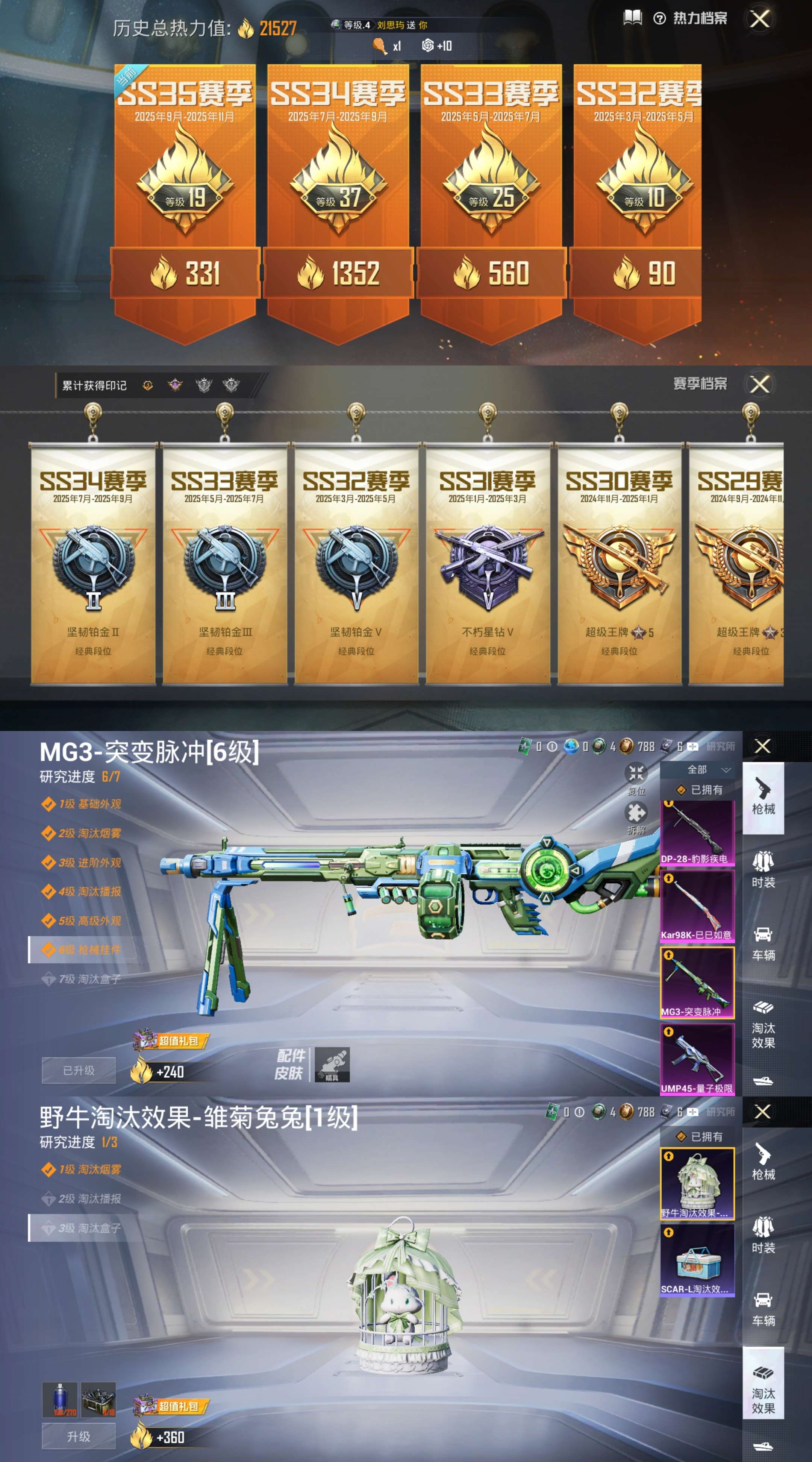Viewport: 812px width, 1462px height.
Task: Close the 热力档案 heat history panel
Action: coord(760,19)
